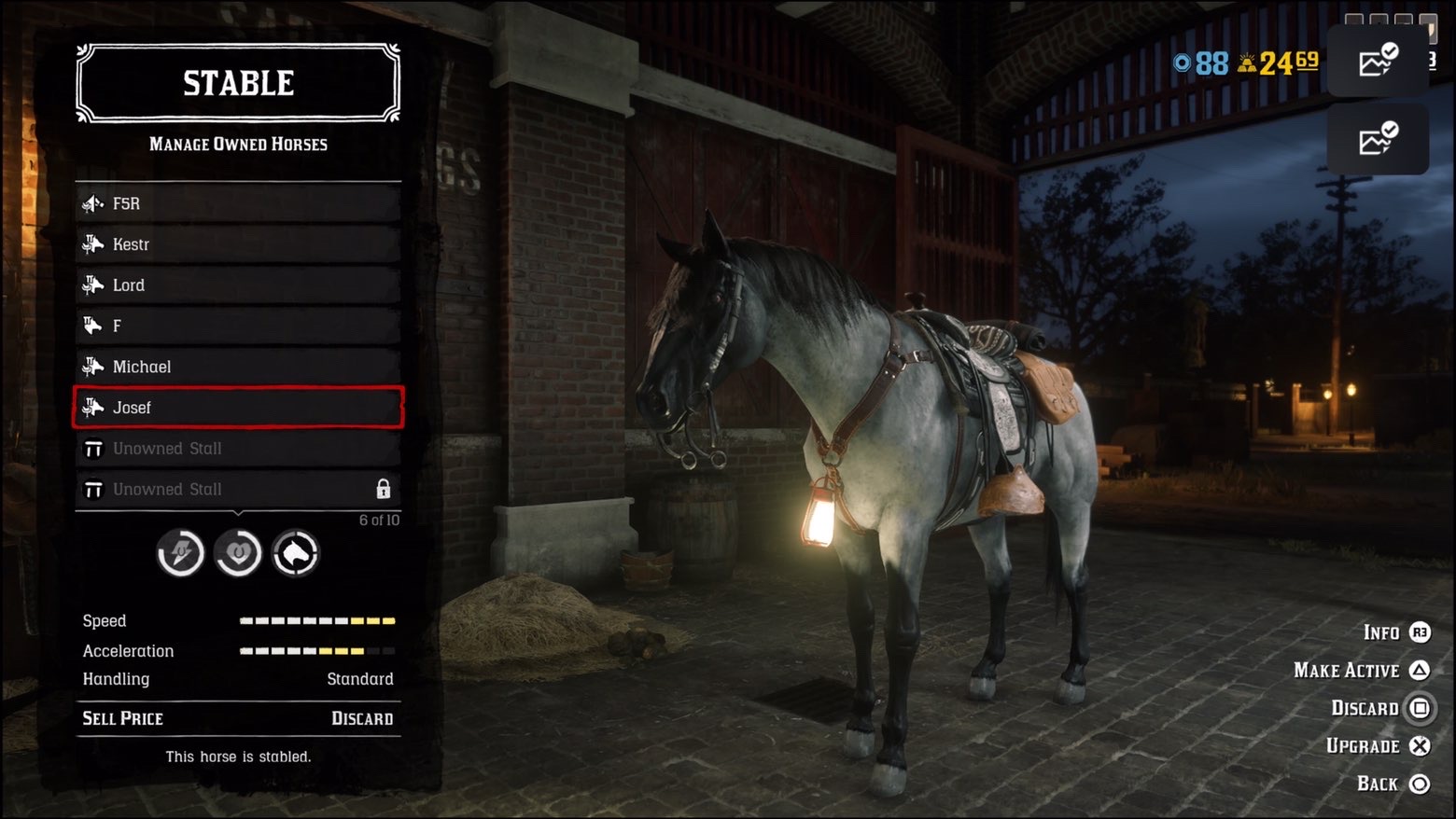Click the highlighted Josef horse row
Image resolution: width=1456 pixels, height=819 pixels.
click(238, 408)
